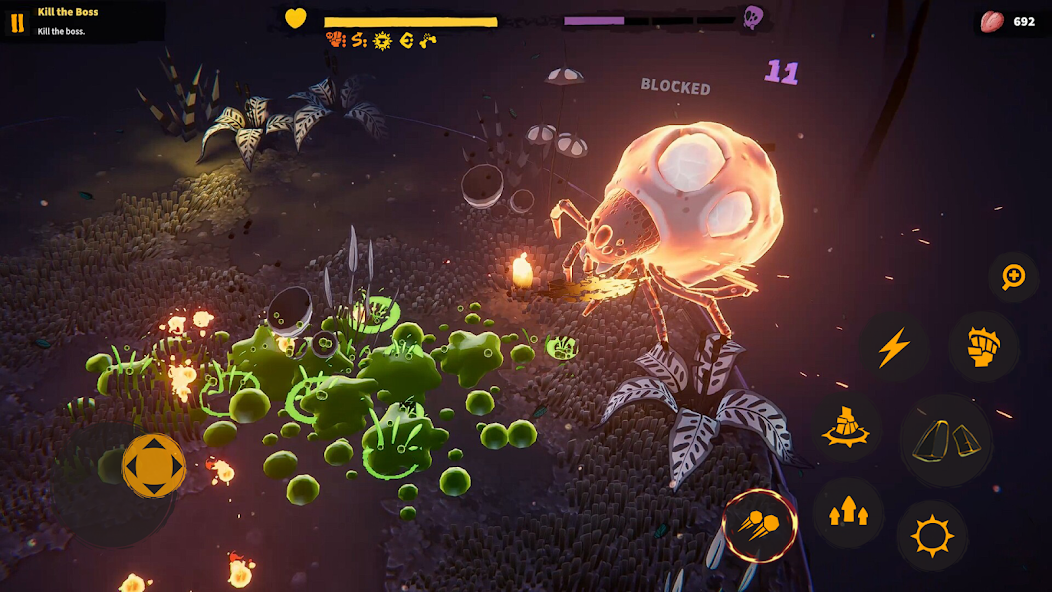Tap the magnifying glass zoom button
This screenshot has width=1052, height=592.
pos(1013,277)
